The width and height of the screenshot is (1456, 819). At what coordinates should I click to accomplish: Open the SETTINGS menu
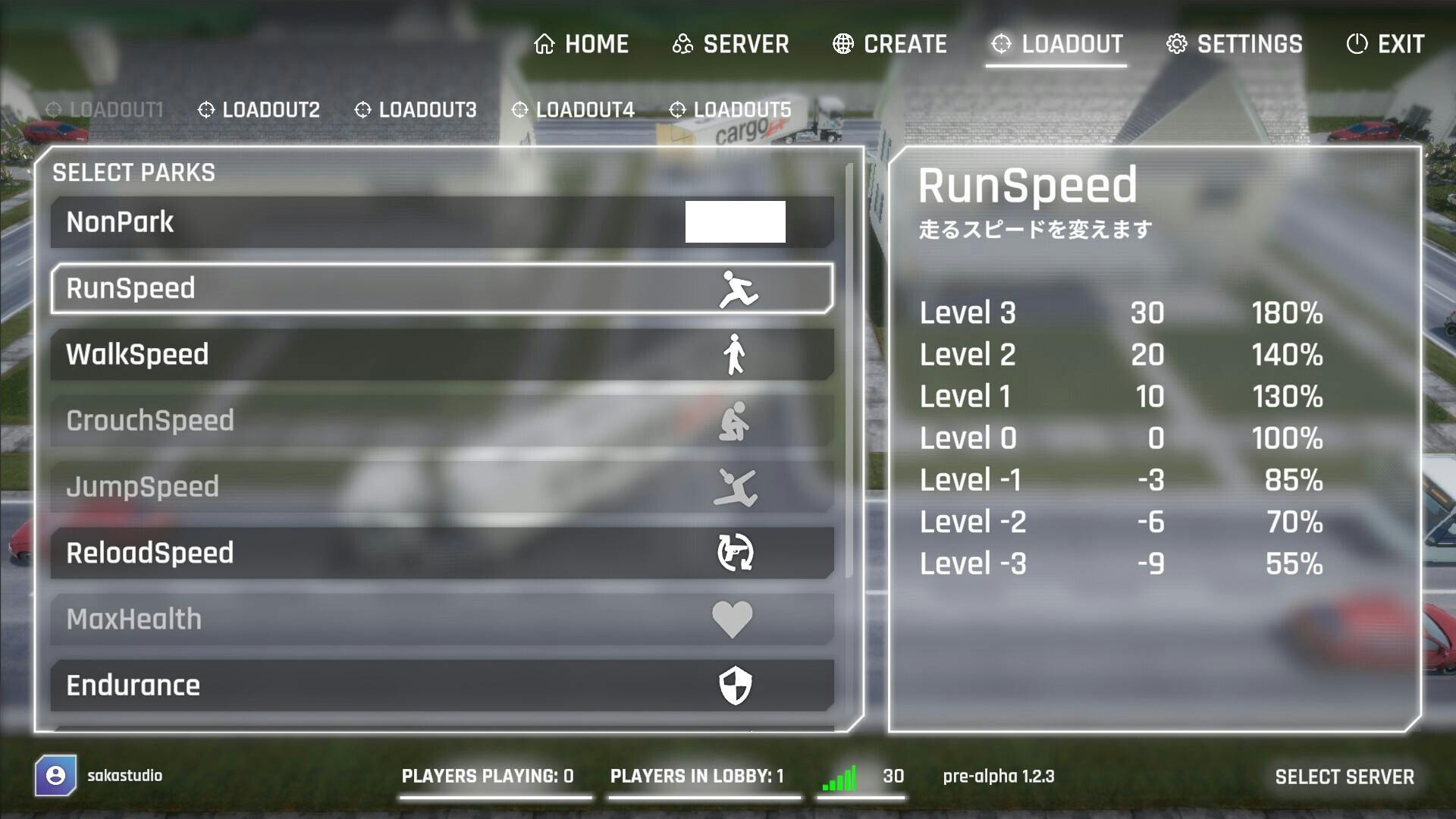coord(1234,44)
